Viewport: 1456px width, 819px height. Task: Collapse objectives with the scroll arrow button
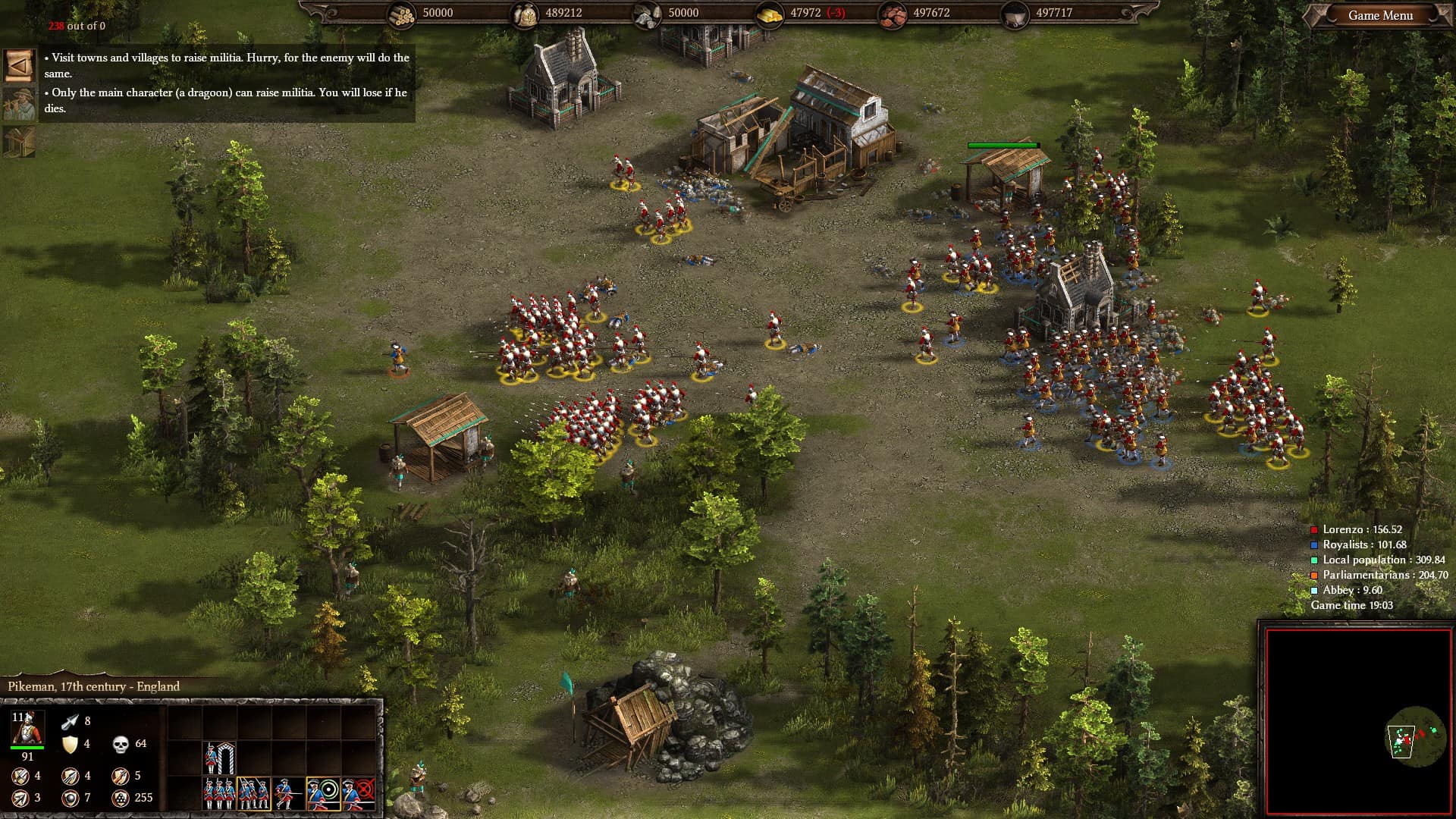pyautogui.click(x=19, y=66)
